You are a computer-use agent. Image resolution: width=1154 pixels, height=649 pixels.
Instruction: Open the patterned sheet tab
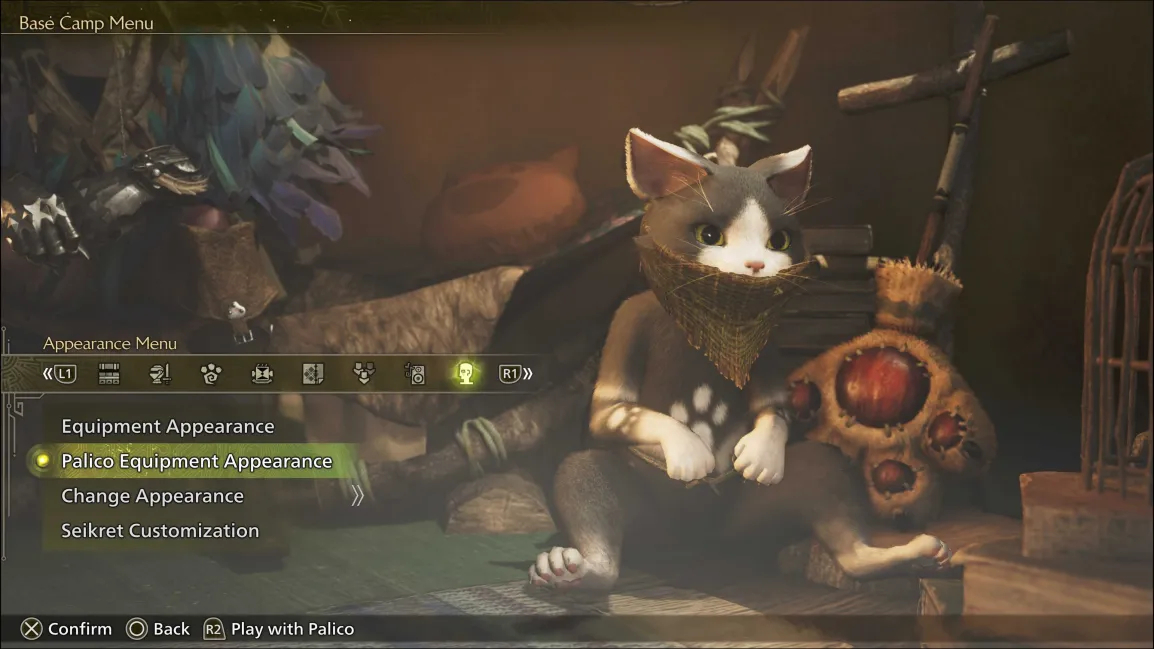click(x=313, y=374)
